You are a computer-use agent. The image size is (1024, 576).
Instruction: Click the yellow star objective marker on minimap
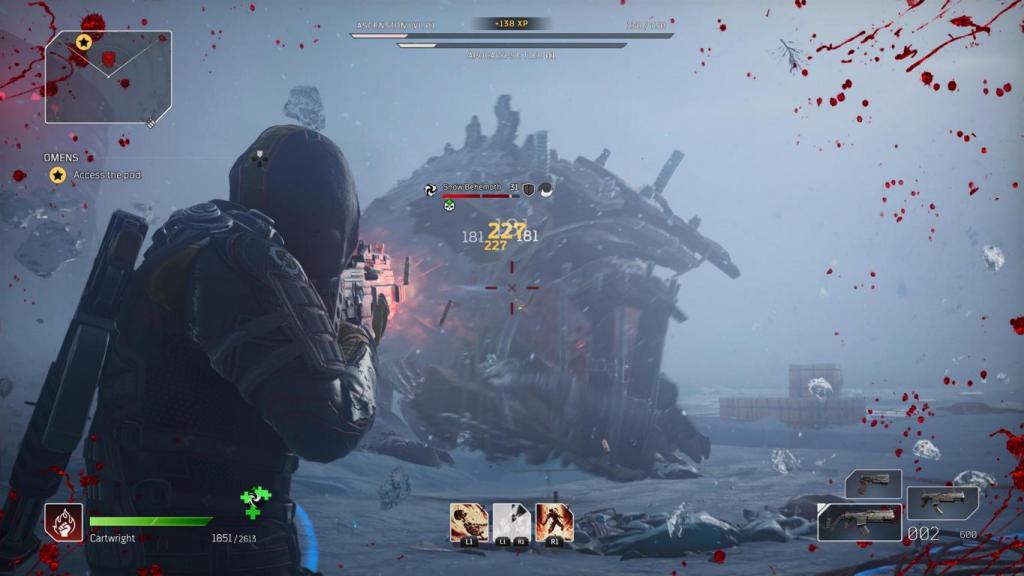[x=84, y=43]
